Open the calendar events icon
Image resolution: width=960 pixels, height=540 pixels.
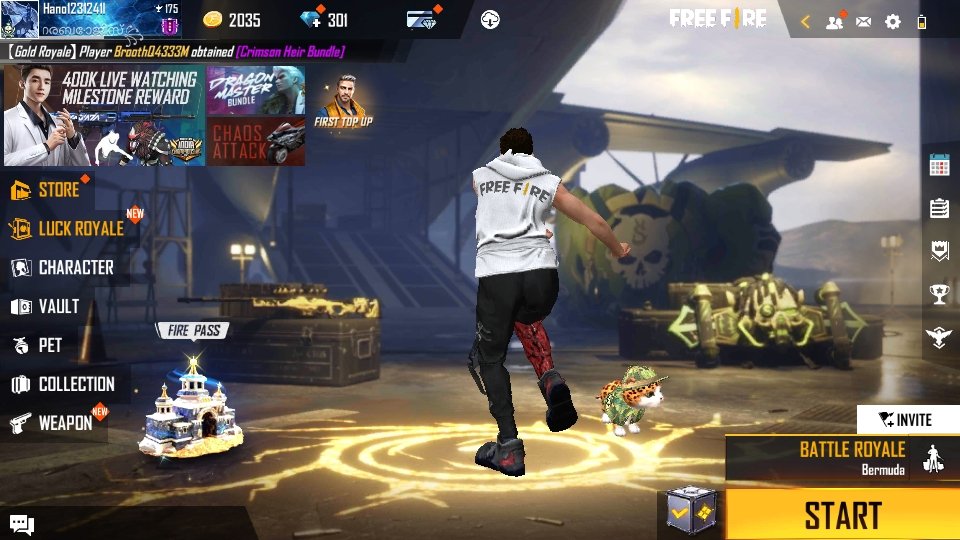pos(939,166)
